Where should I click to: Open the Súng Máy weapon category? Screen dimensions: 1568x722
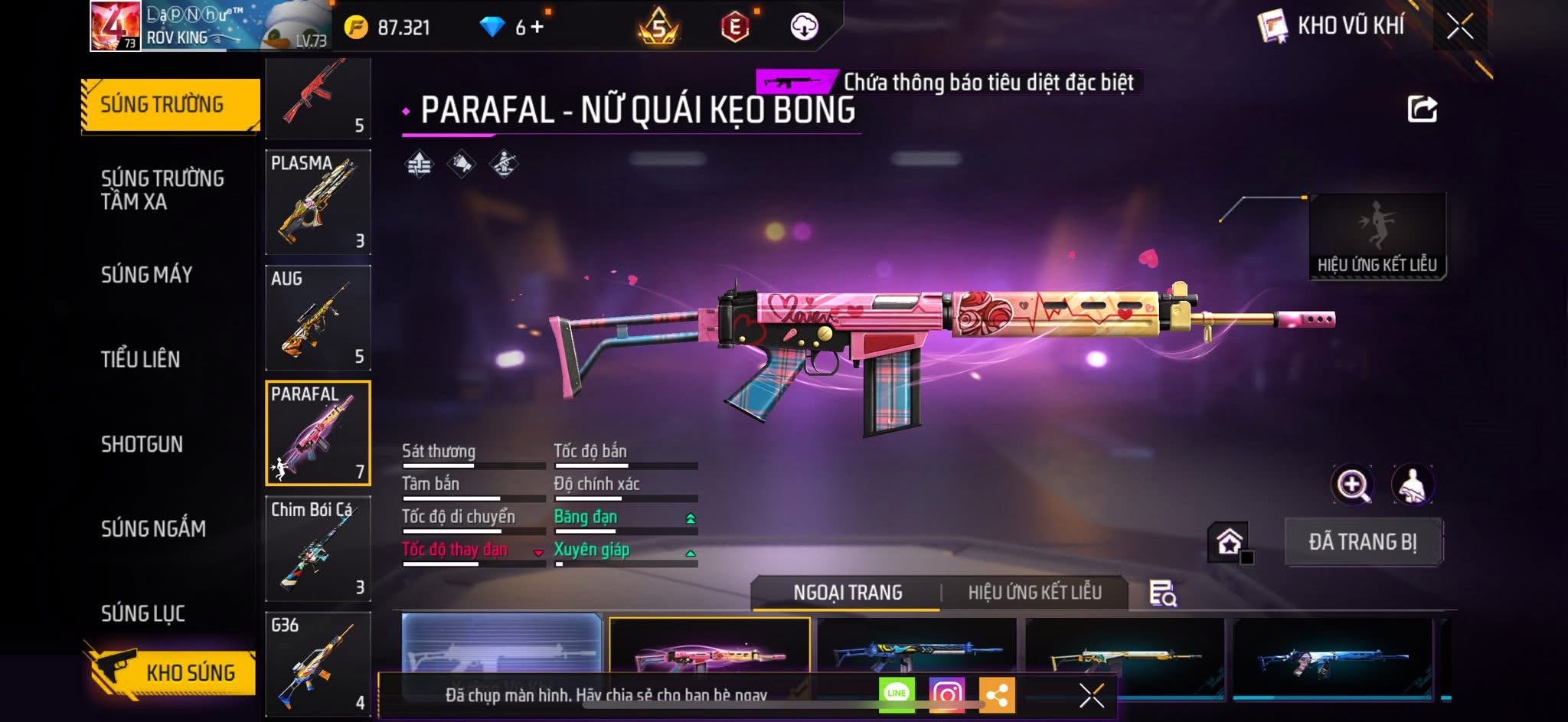click(146, 274)
